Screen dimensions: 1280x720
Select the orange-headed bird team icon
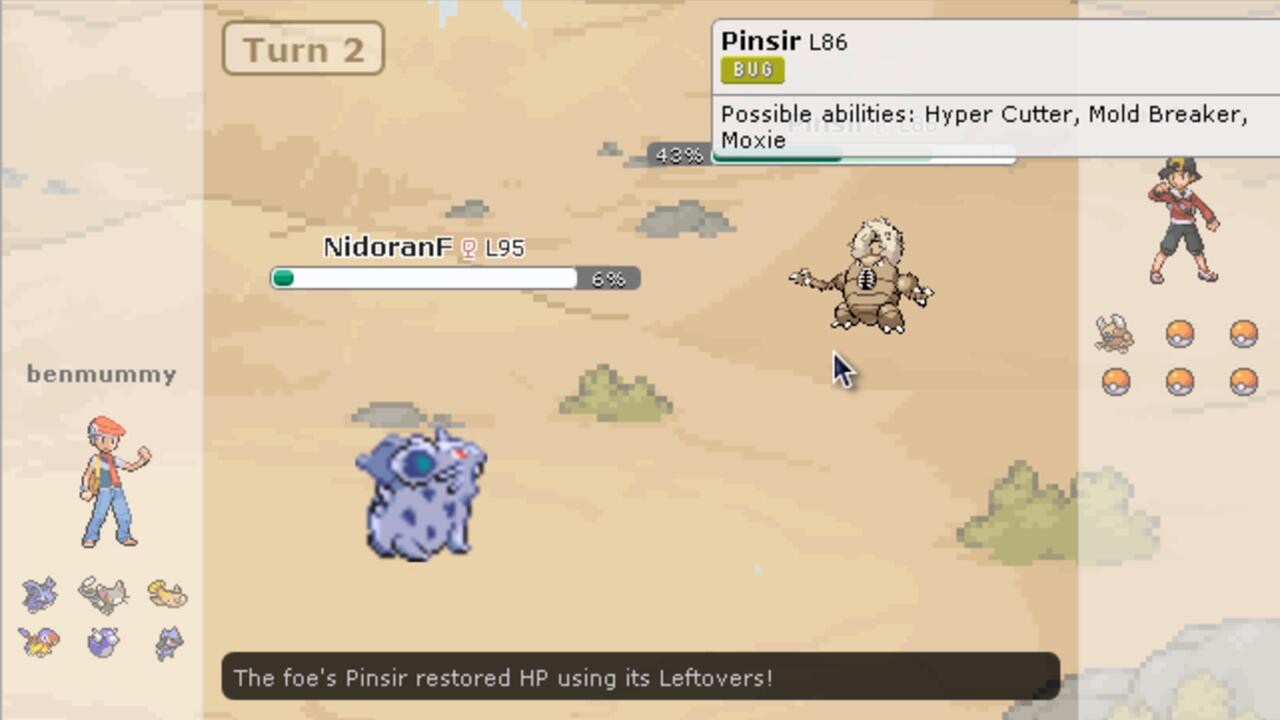click(x=40, y=641)
